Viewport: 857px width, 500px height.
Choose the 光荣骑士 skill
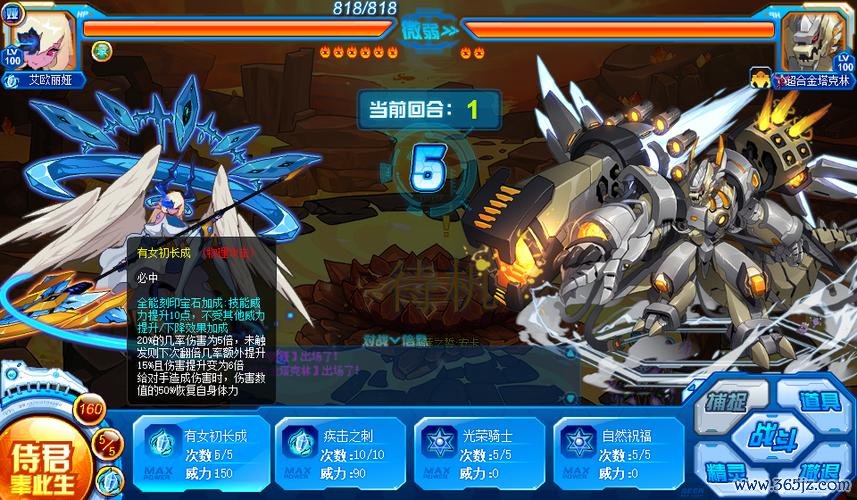[x=479, y=451]
